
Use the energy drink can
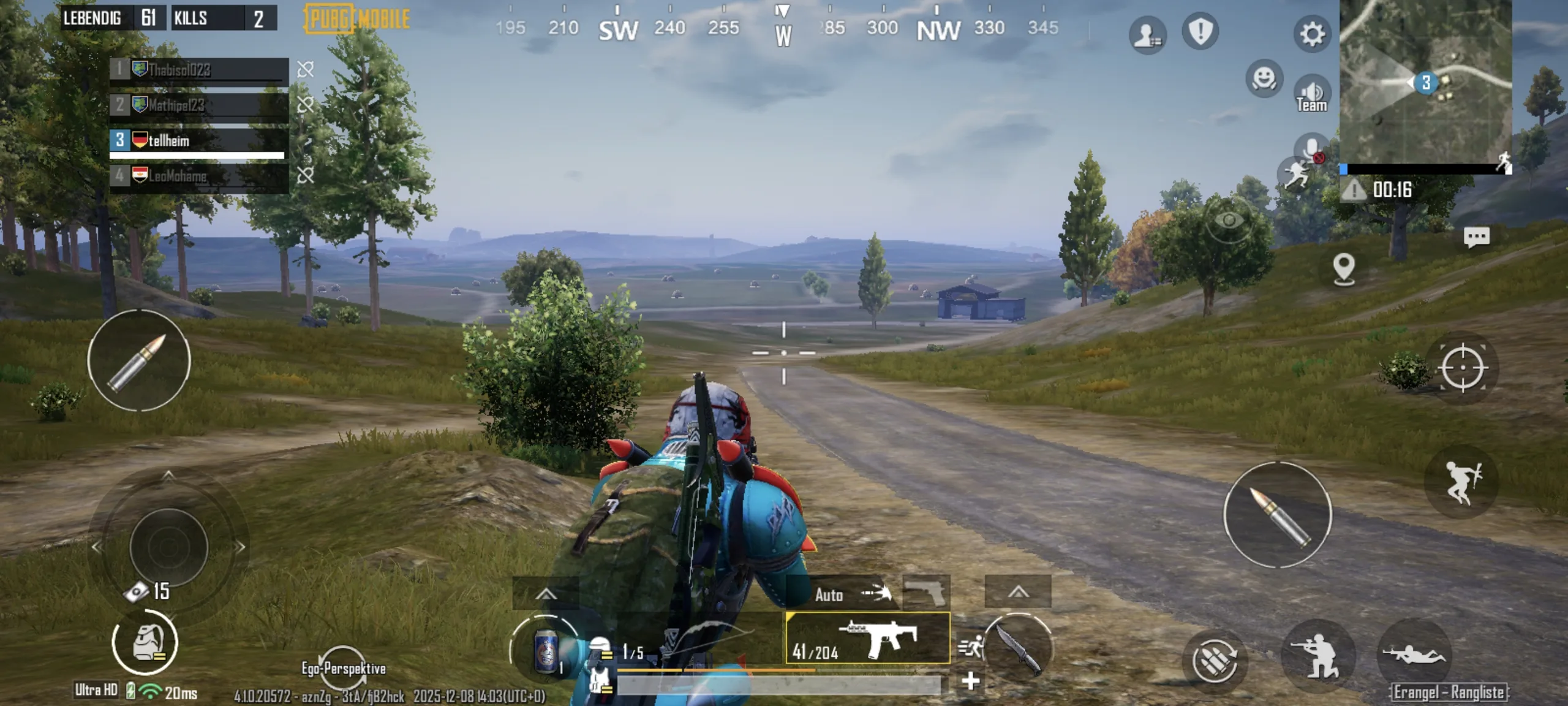pyautogui.click(x=545, y=650)
